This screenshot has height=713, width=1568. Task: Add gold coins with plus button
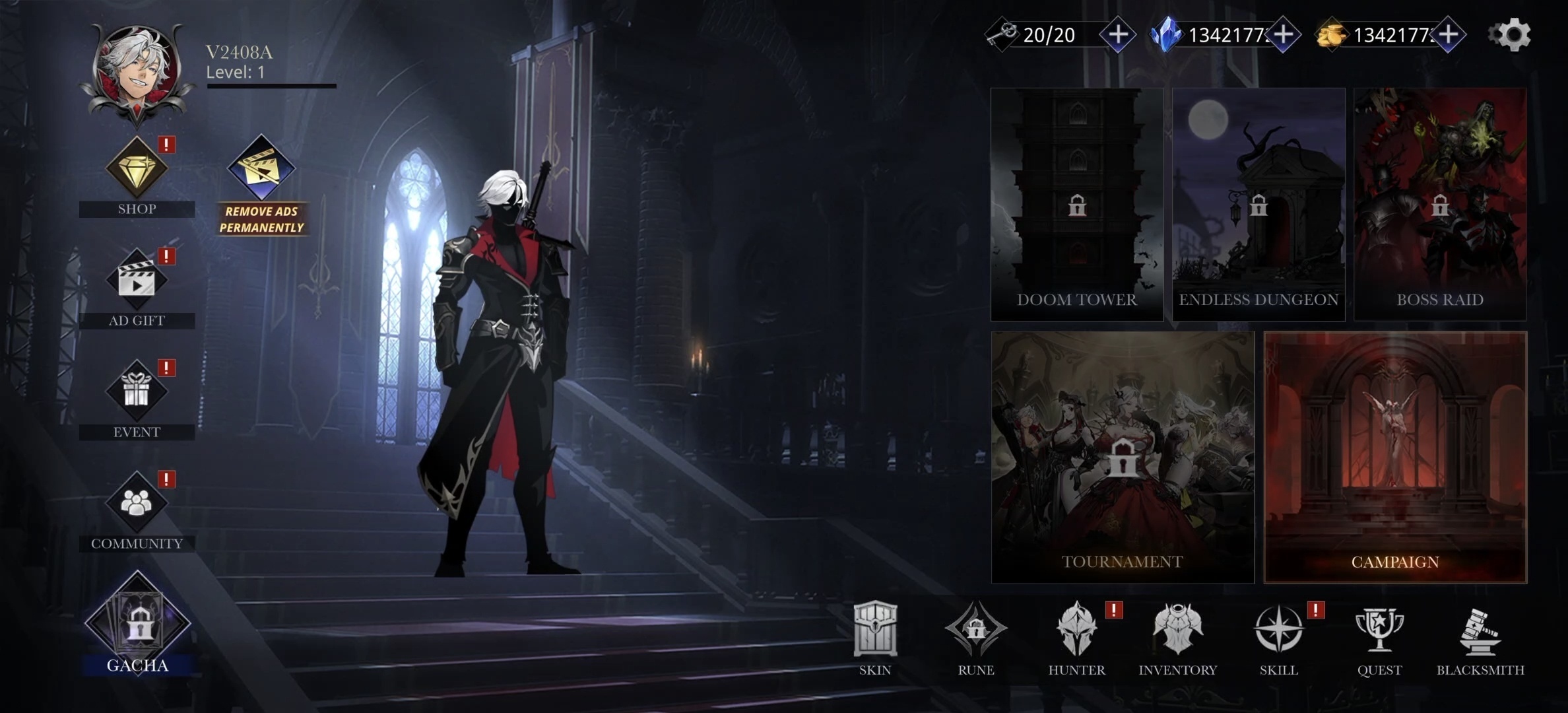(x=1448, y=35)
